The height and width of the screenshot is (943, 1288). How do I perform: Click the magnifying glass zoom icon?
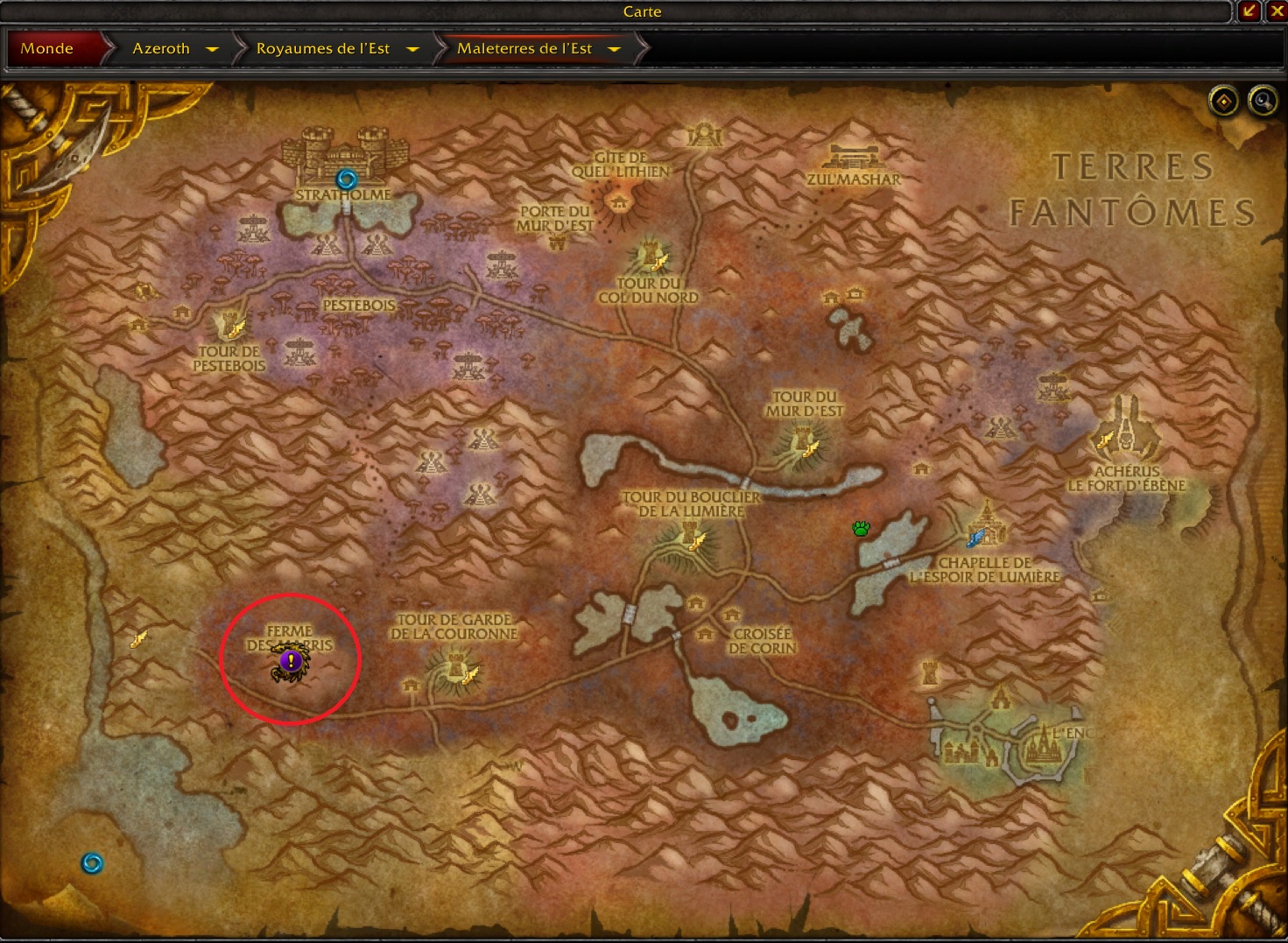click(1262, 102)
